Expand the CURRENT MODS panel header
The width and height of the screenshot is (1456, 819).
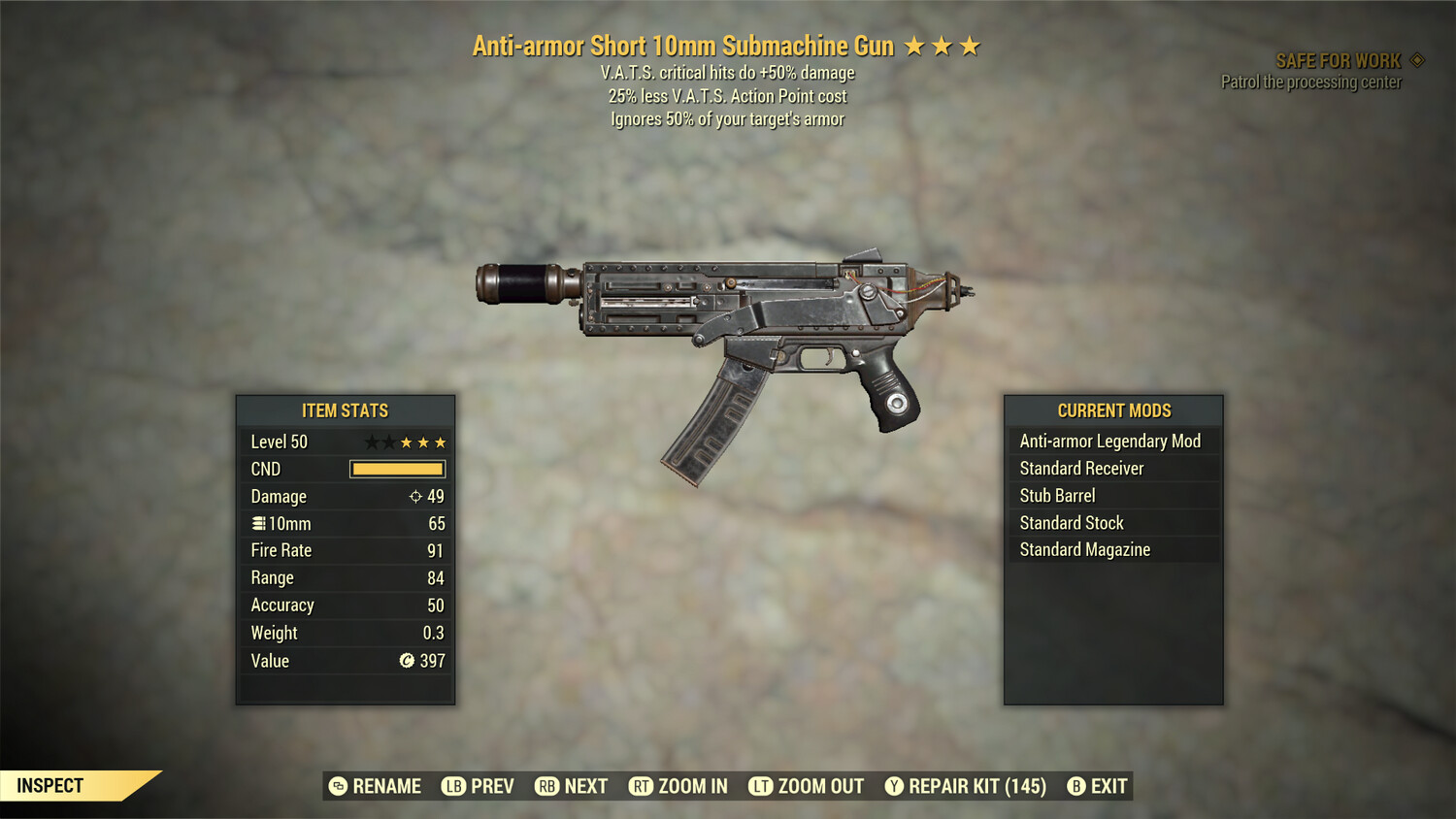(1112, 410)
